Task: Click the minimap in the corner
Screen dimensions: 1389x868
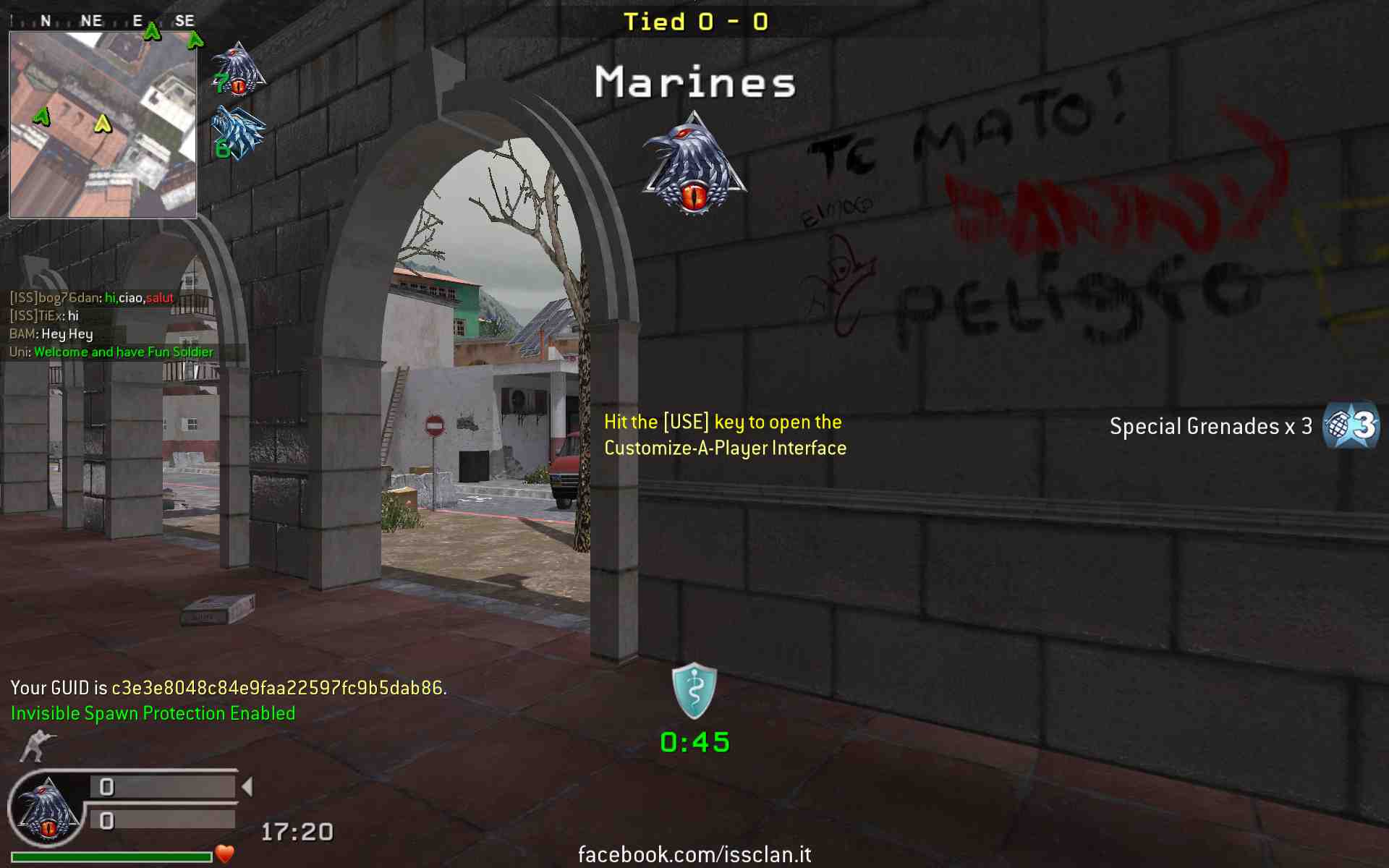Action: click(x=103, y=124)
